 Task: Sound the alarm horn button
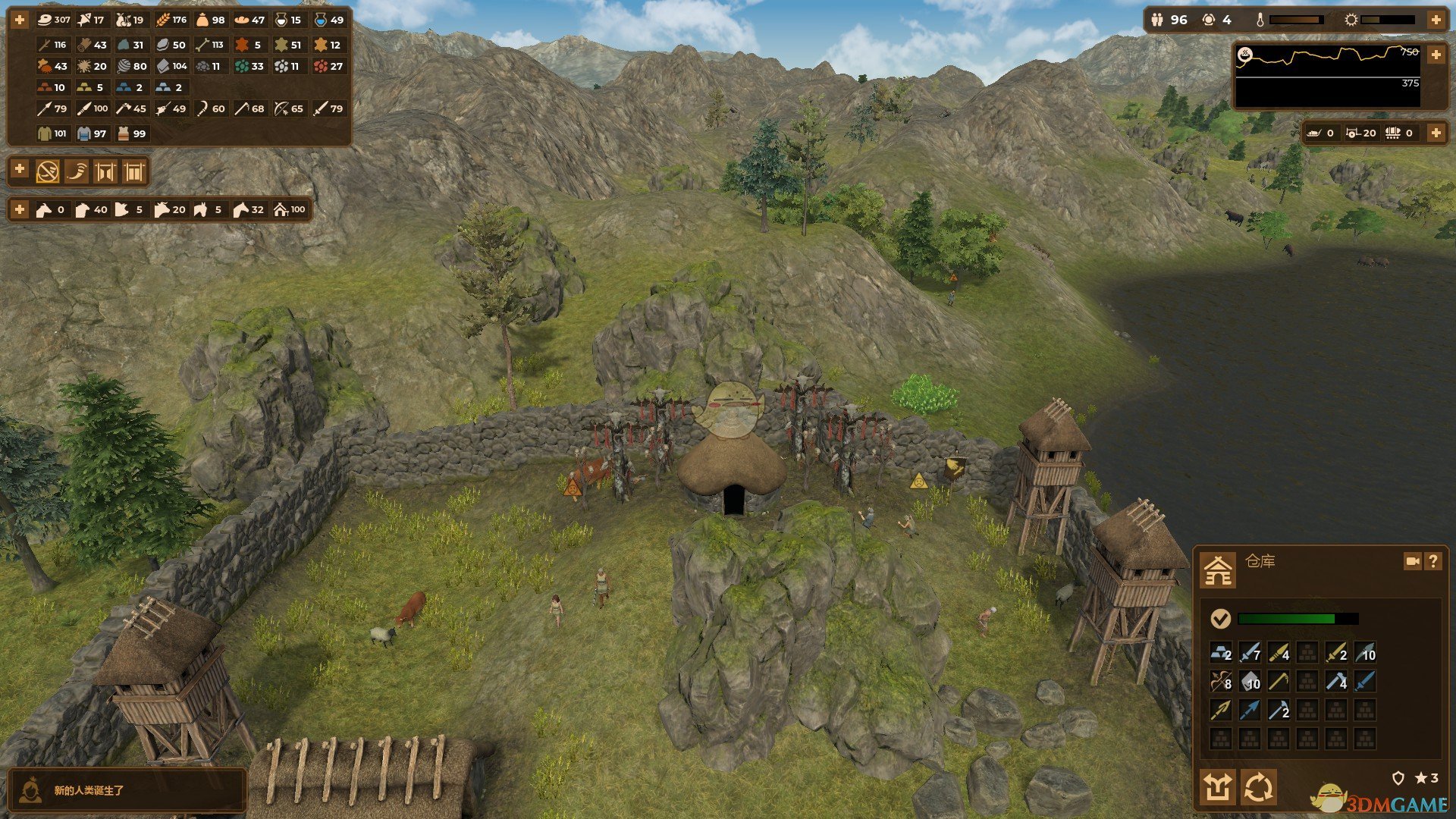pyautogui.click(x=77, y=172)
